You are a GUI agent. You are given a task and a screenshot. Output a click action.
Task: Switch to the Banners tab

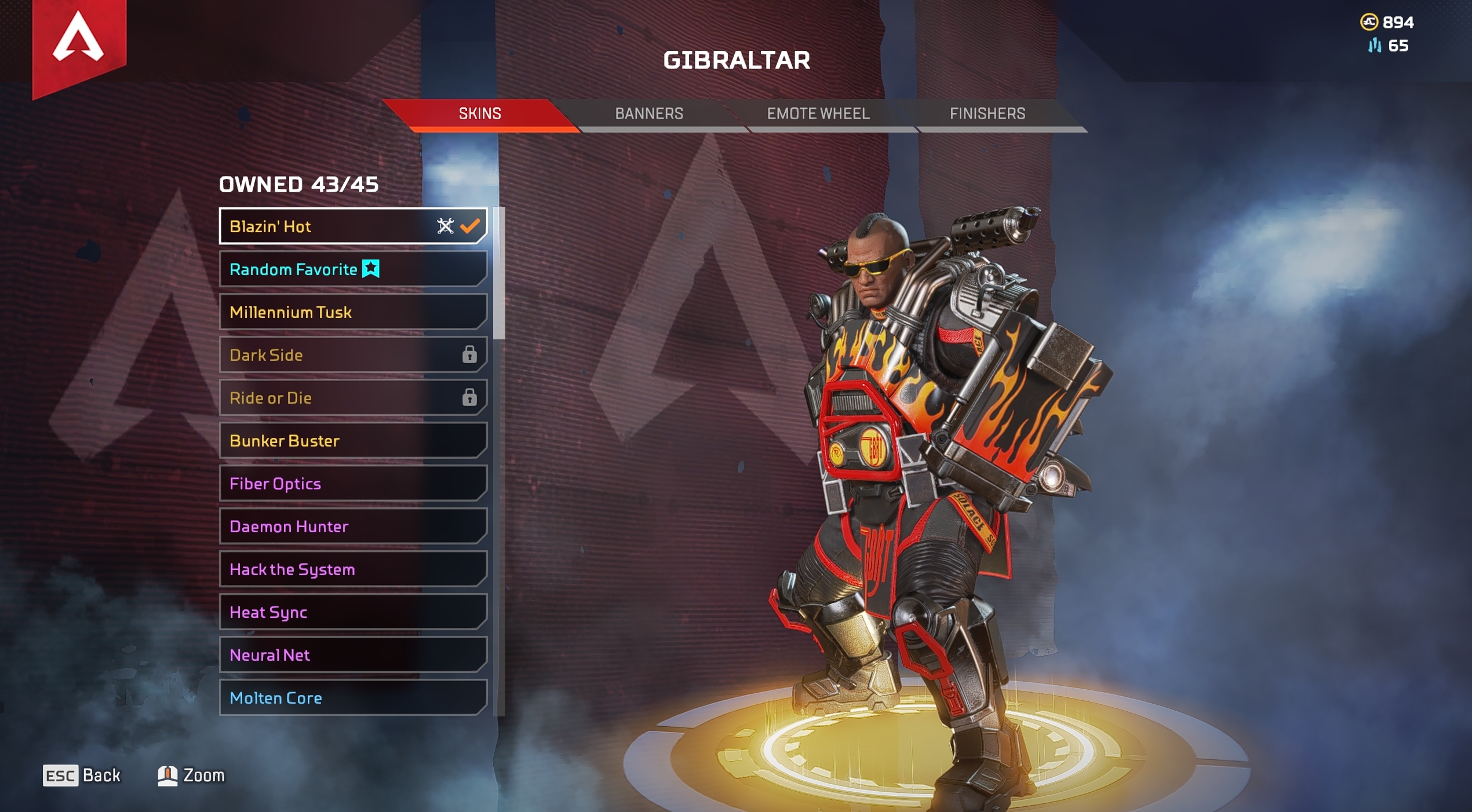[648, 114]
